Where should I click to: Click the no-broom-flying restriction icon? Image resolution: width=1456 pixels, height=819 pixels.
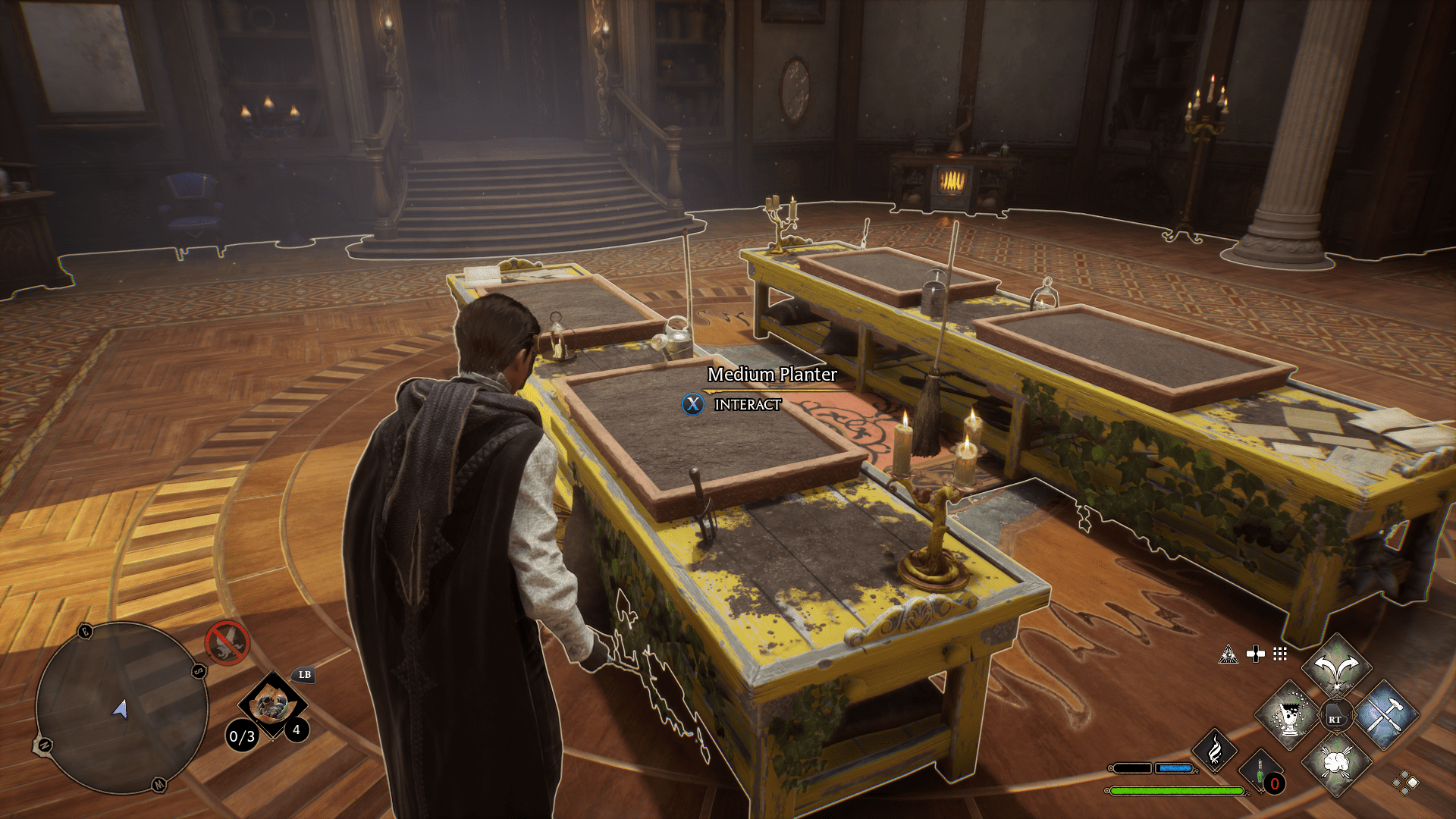point(227,641)
